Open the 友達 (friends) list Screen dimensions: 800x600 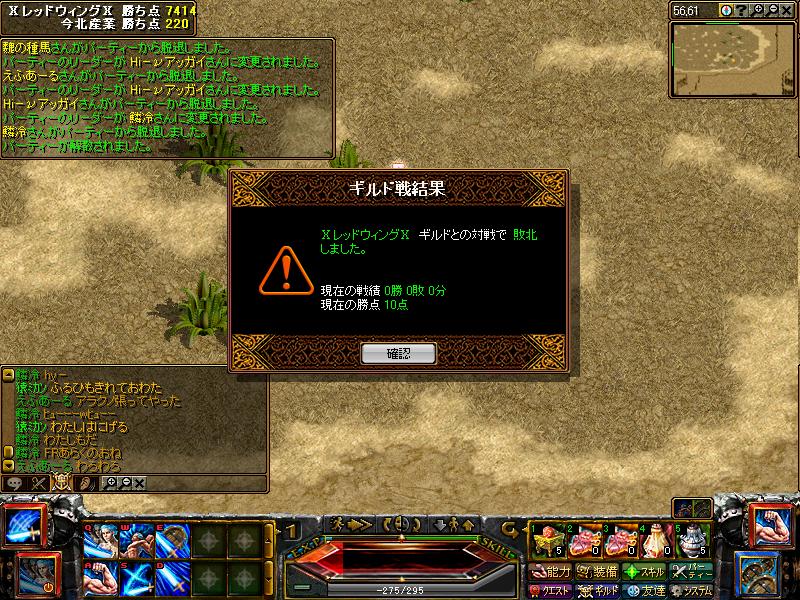pos(644,590)
